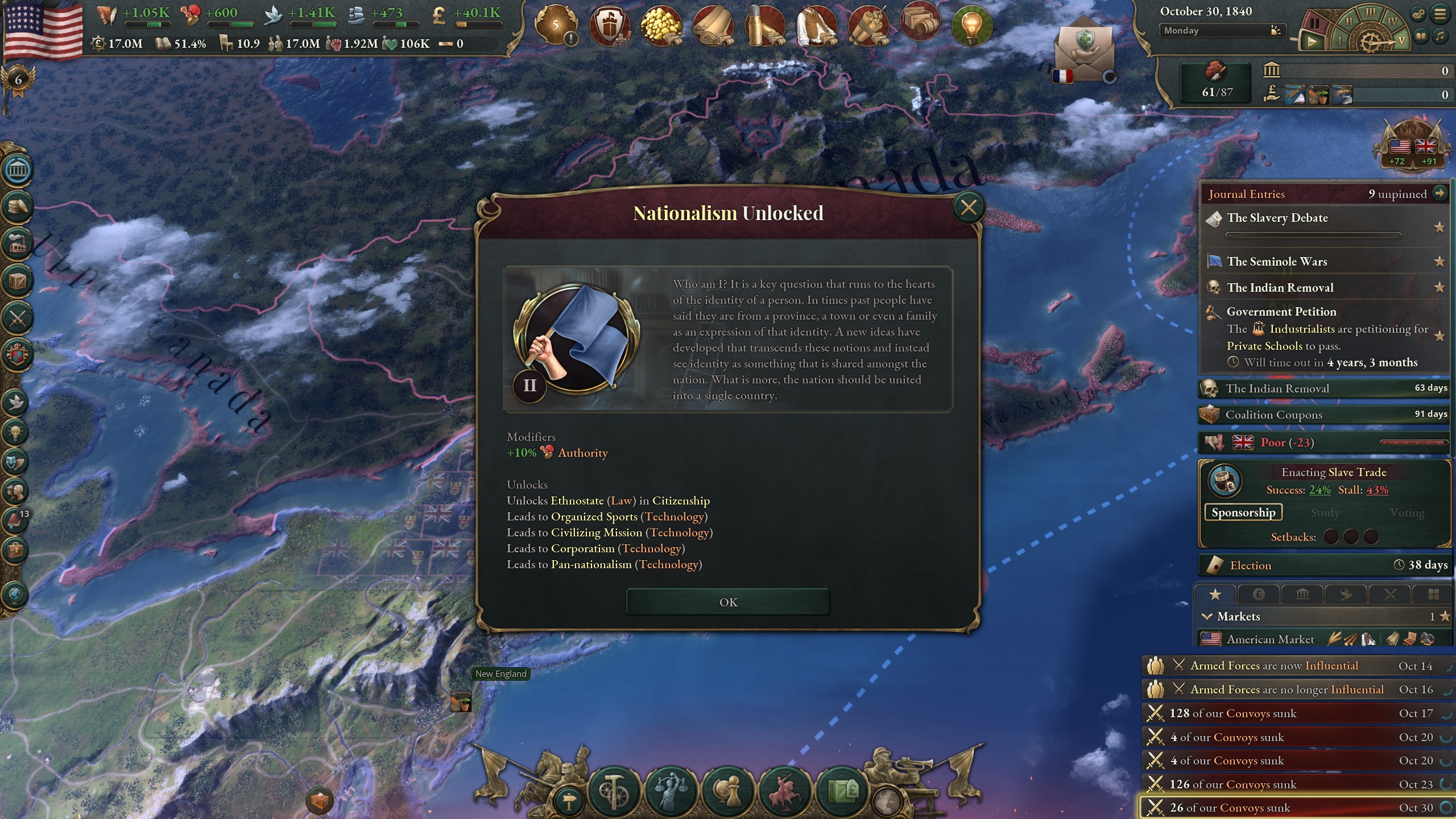This screenshot has height=819, width=1456.
Task: Open the budget panel via the coins sidebar icon
Action: click(17, 206)
